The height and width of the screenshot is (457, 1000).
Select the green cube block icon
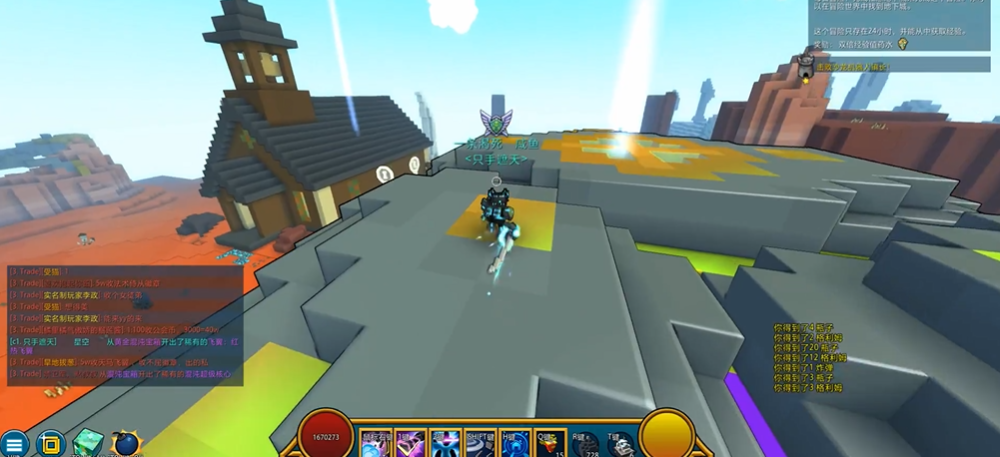pos(88,443)
